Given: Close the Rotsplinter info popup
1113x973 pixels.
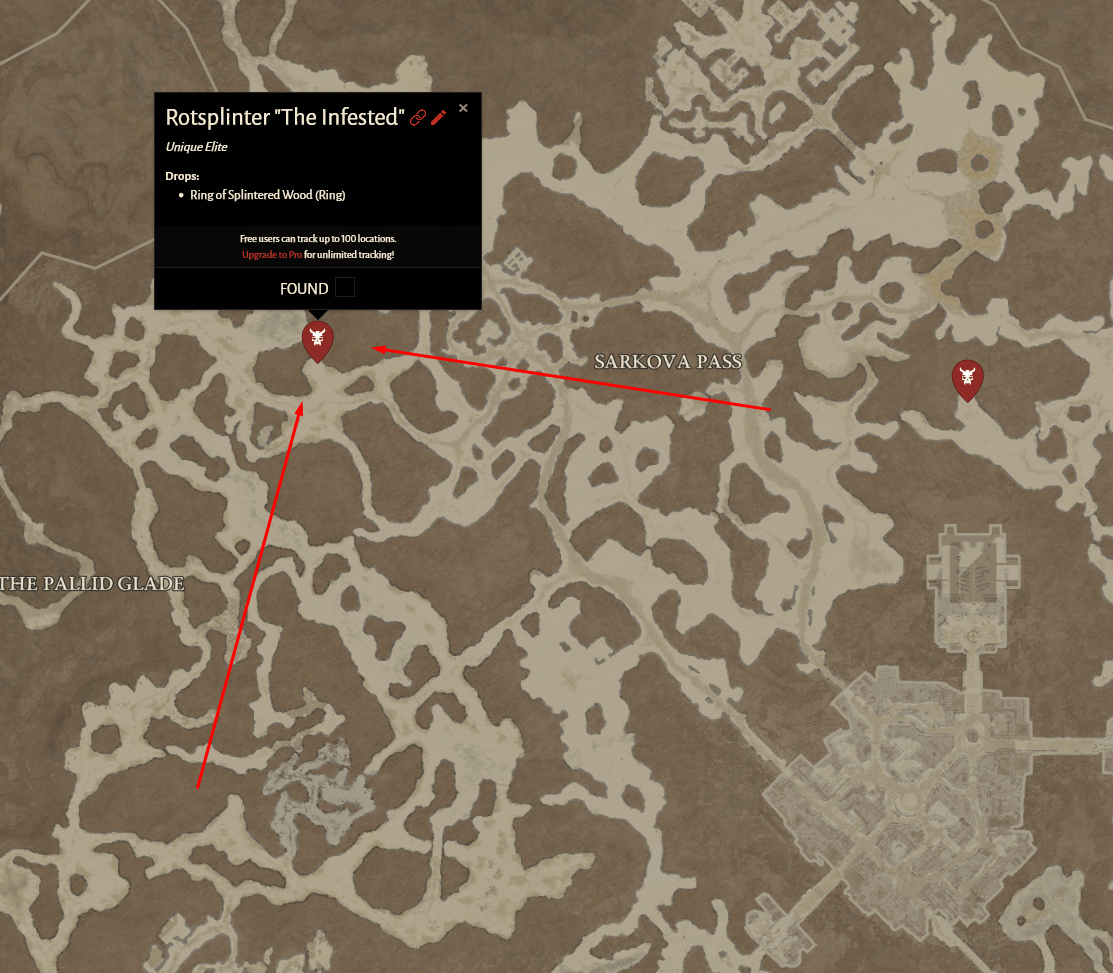Looking at the screenshot, I should (x=463, y=108).
